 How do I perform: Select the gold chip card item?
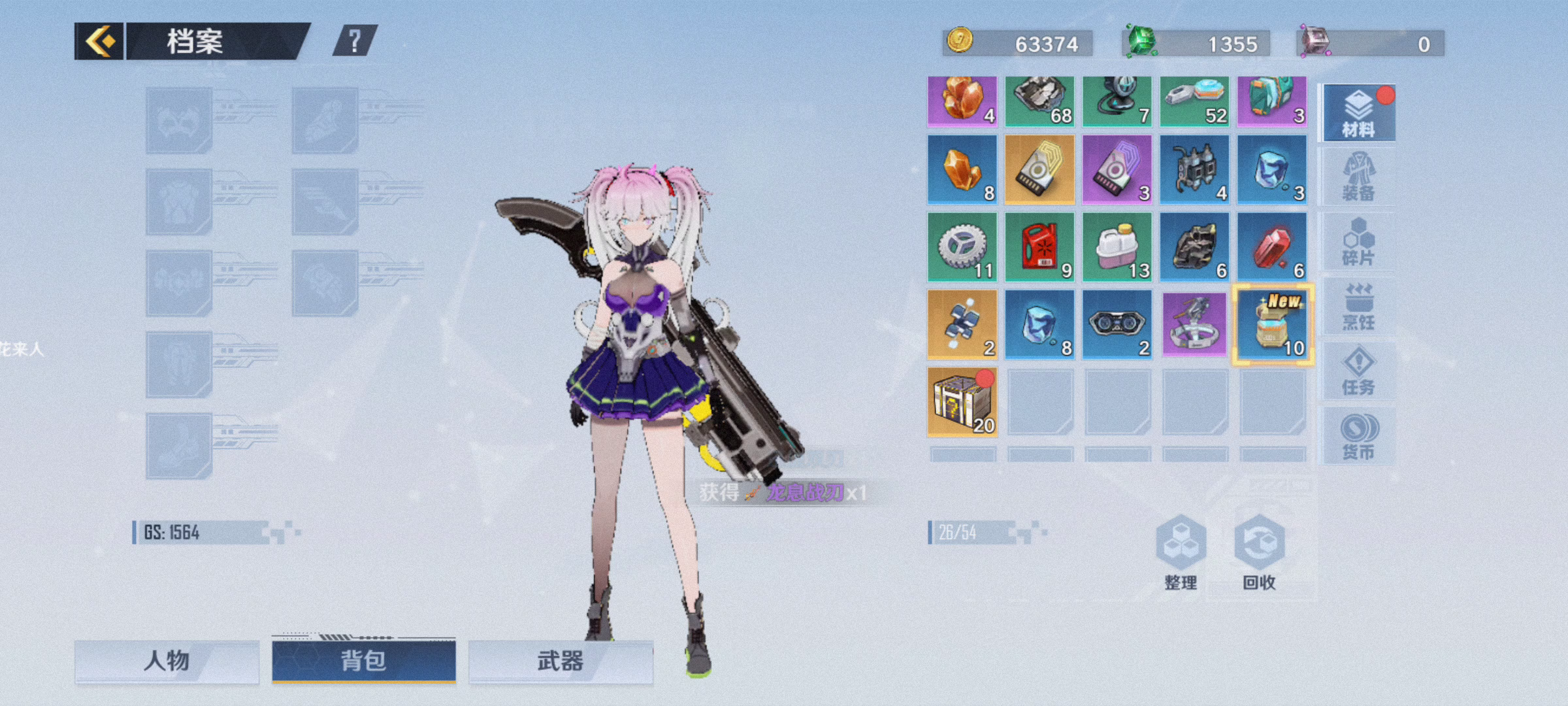pos(1039,170)
